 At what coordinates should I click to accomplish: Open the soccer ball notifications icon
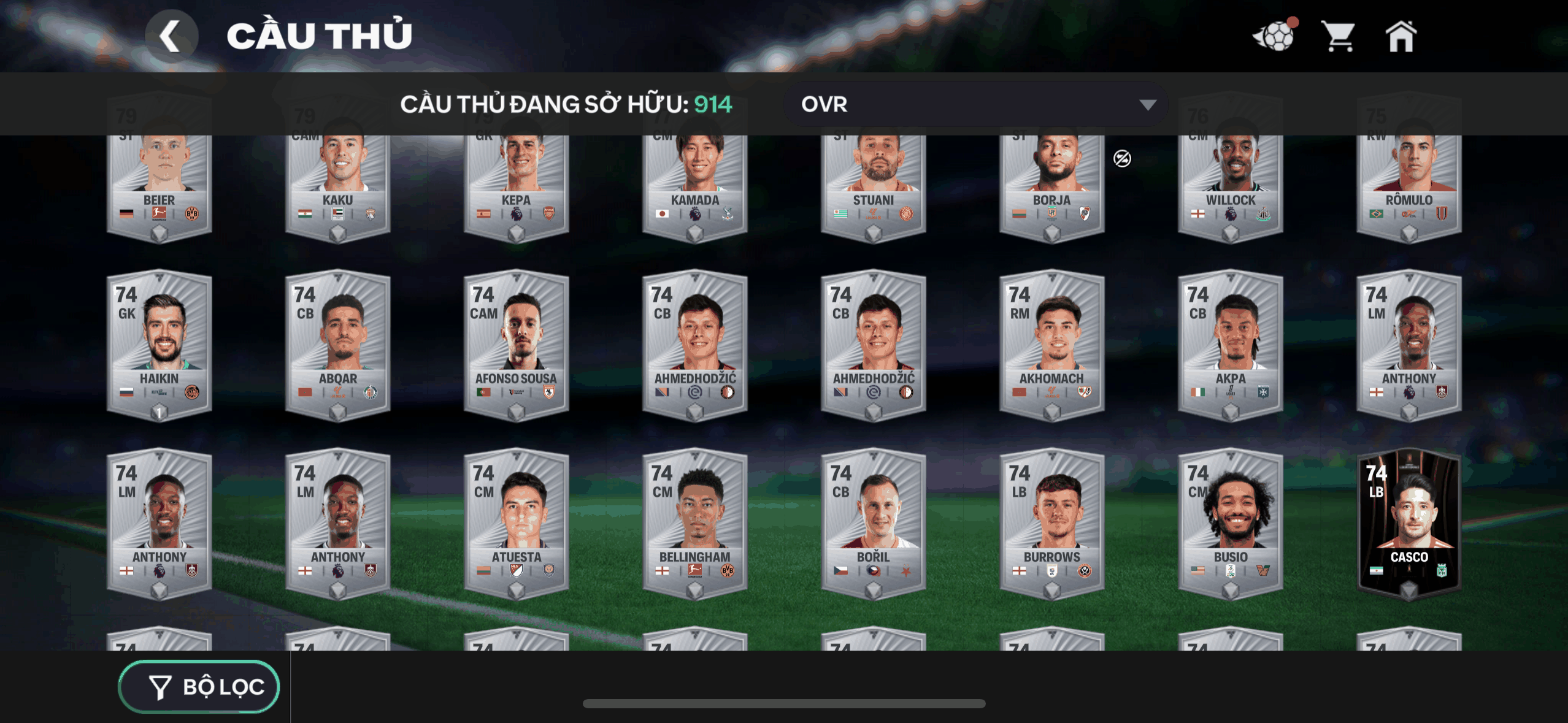(x=1275, y=36)
